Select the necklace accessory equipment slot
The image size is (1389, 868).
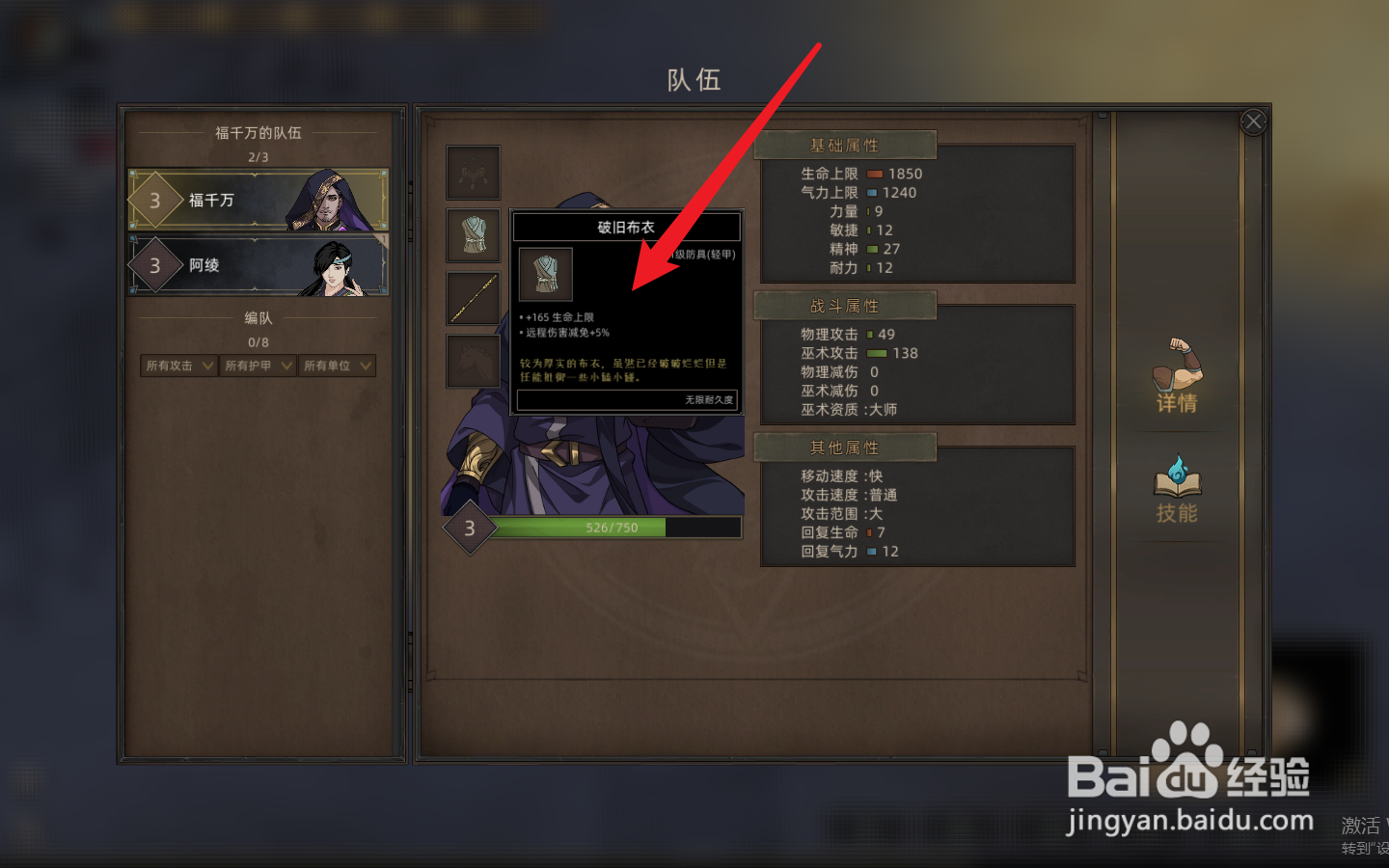[x=473, y=172]
